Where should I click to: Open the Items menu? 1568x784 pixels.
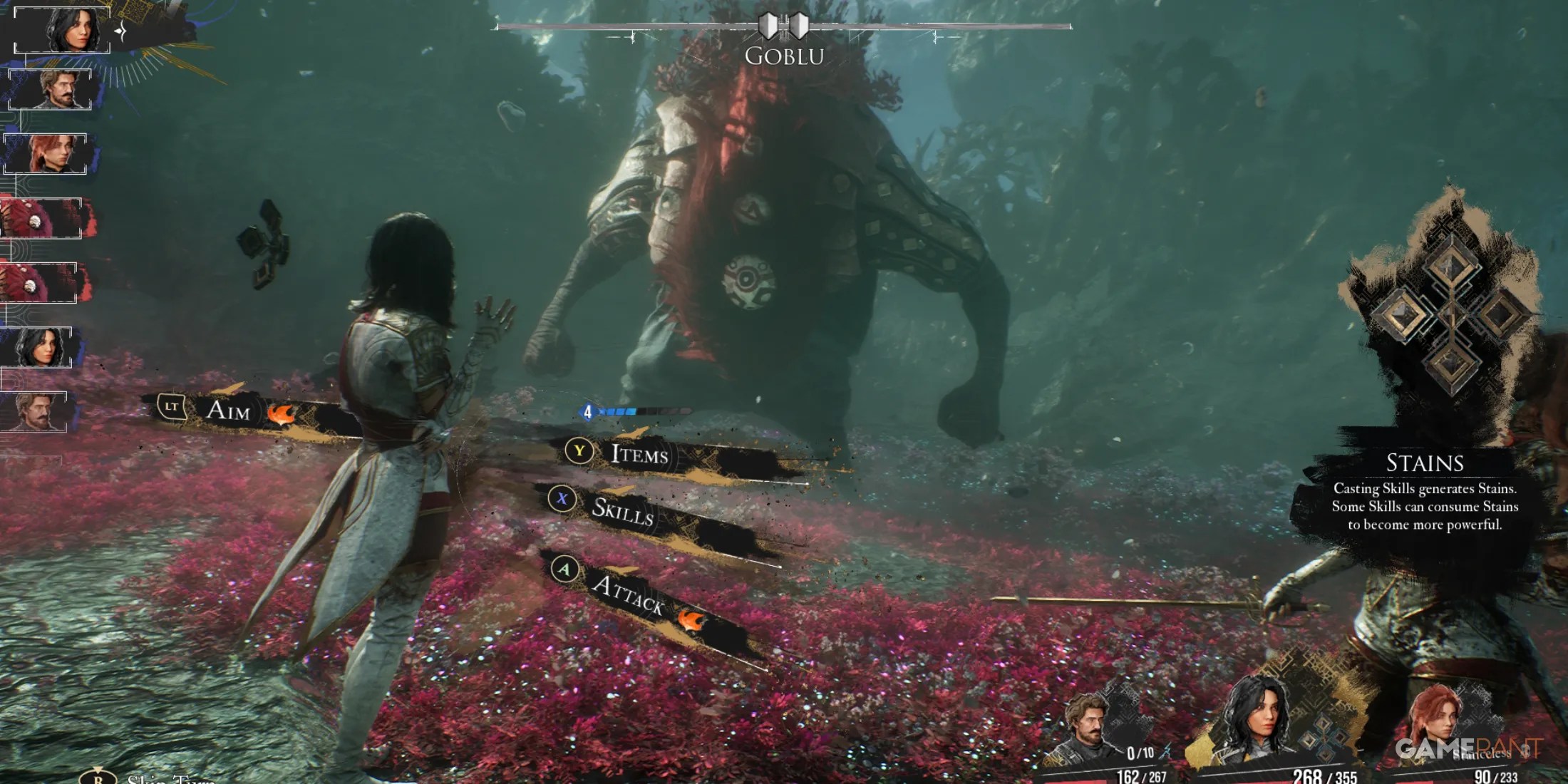click(639, 454)
